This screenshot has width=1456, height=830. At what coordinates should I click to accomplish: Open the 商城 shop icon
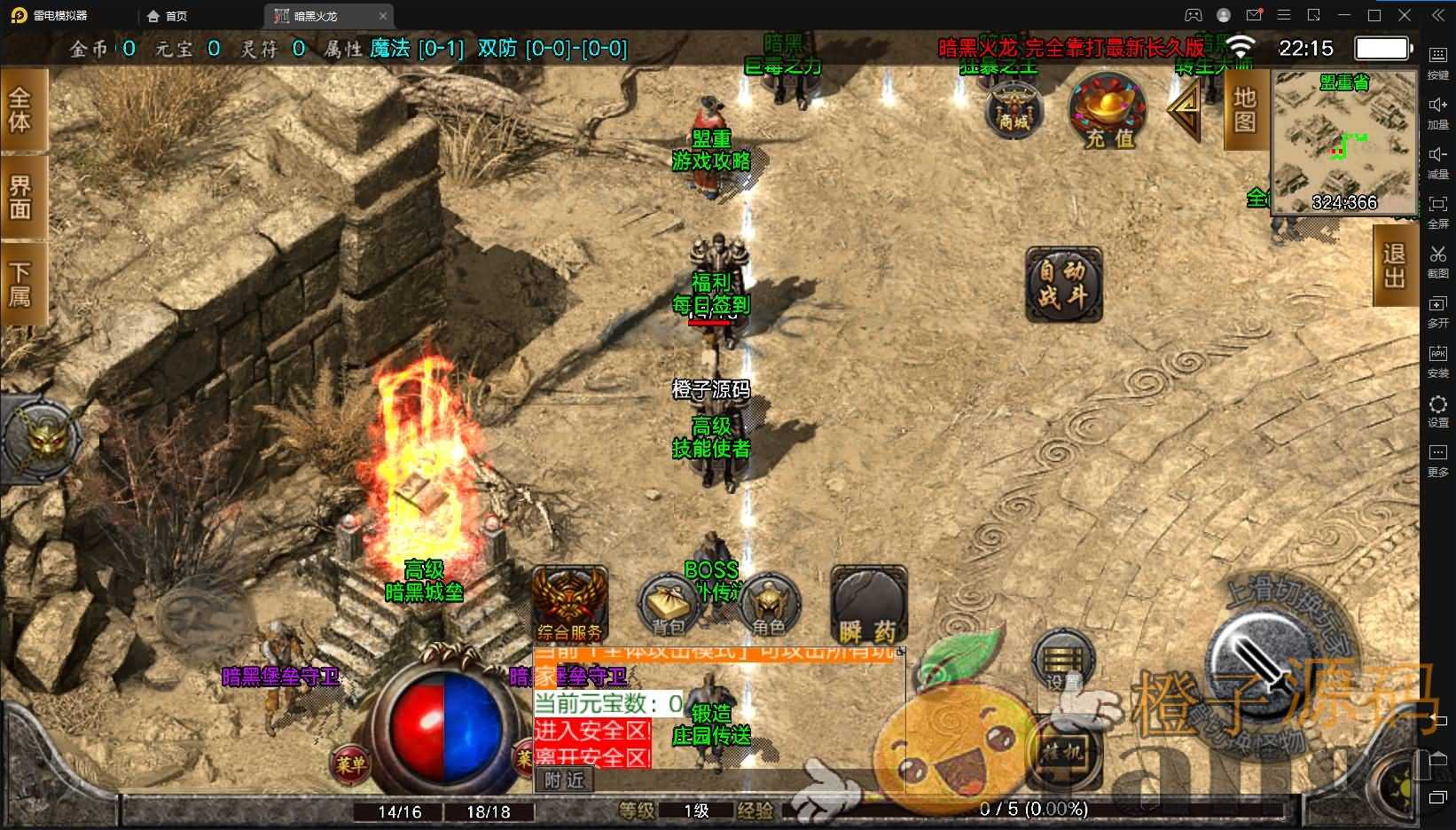pyautogui.click(x=1014, y=111)
